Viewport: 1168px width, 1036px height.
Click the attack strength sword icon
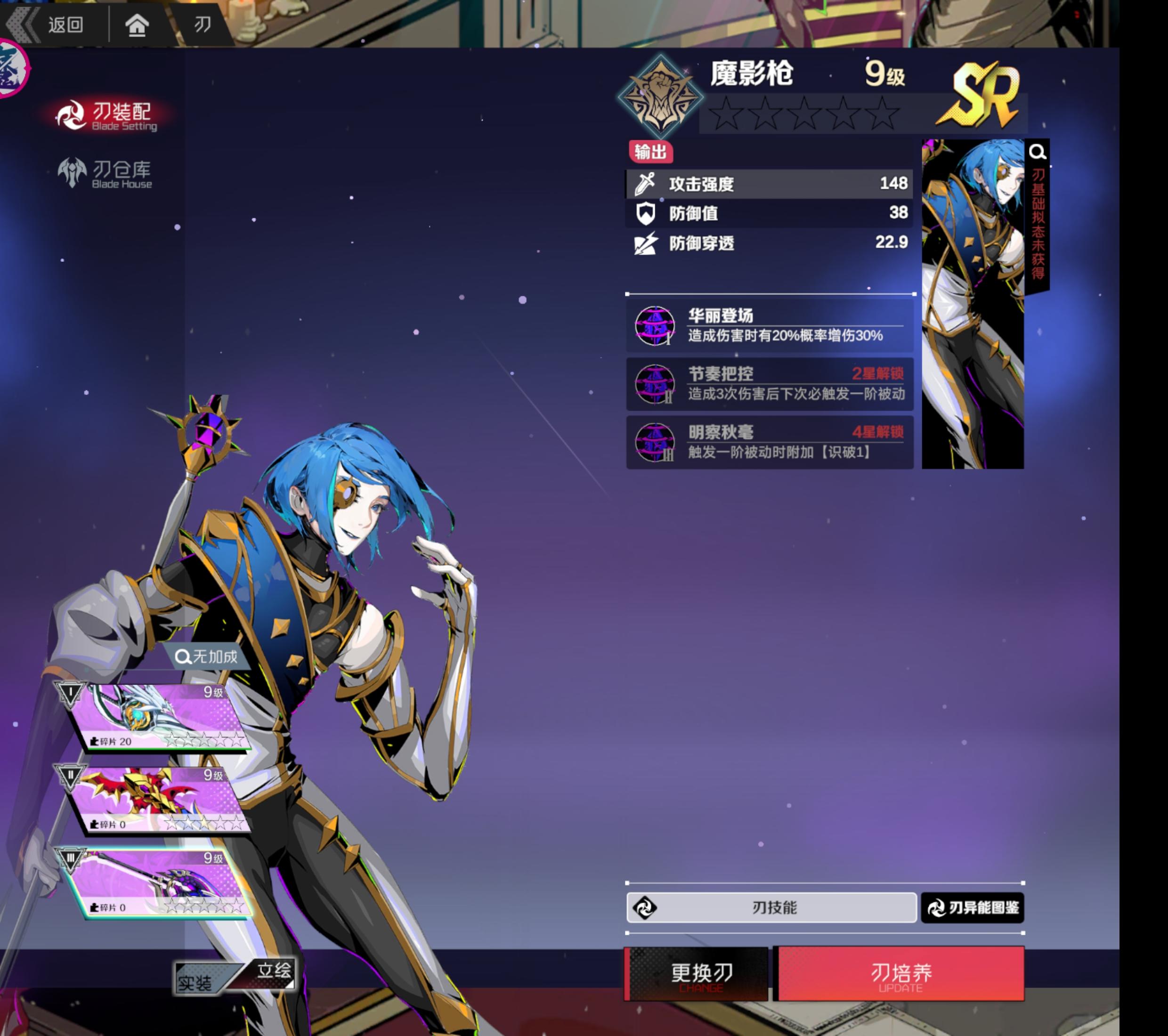click(x=645, y=184)
